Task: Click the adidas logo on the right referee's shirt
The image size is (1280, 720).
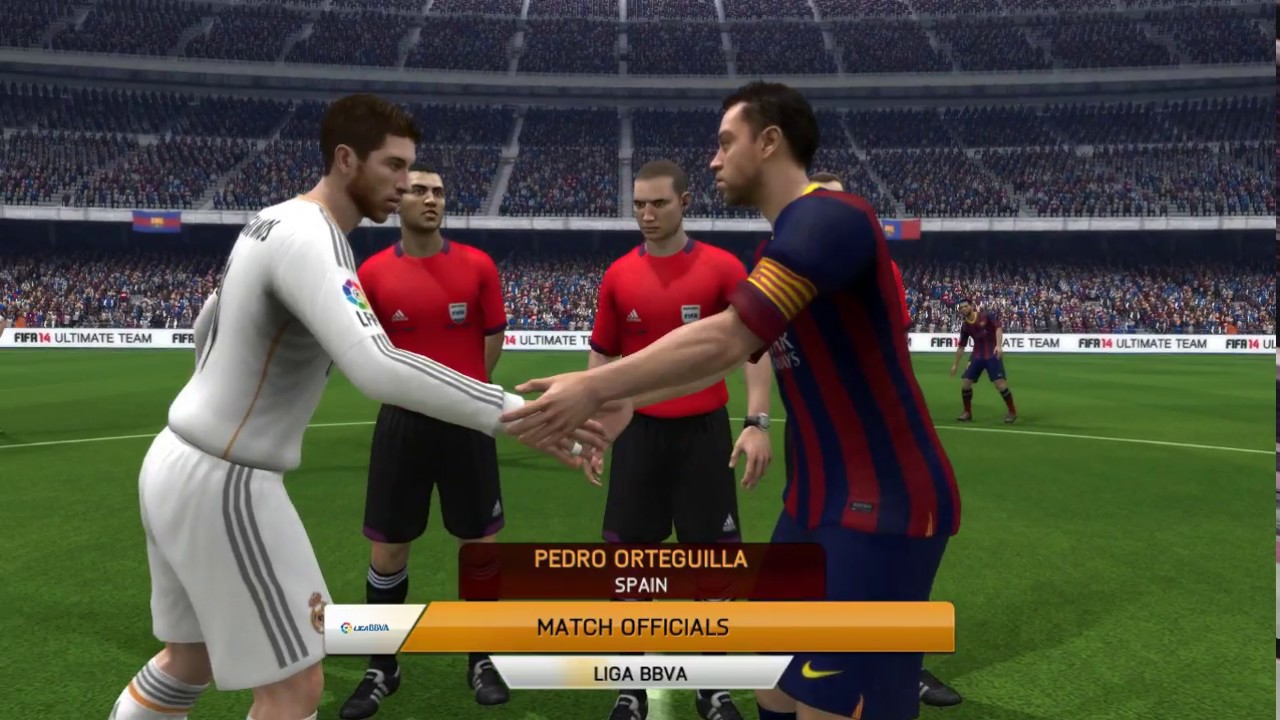Action: pyautogui.click(x=632, y=312)
